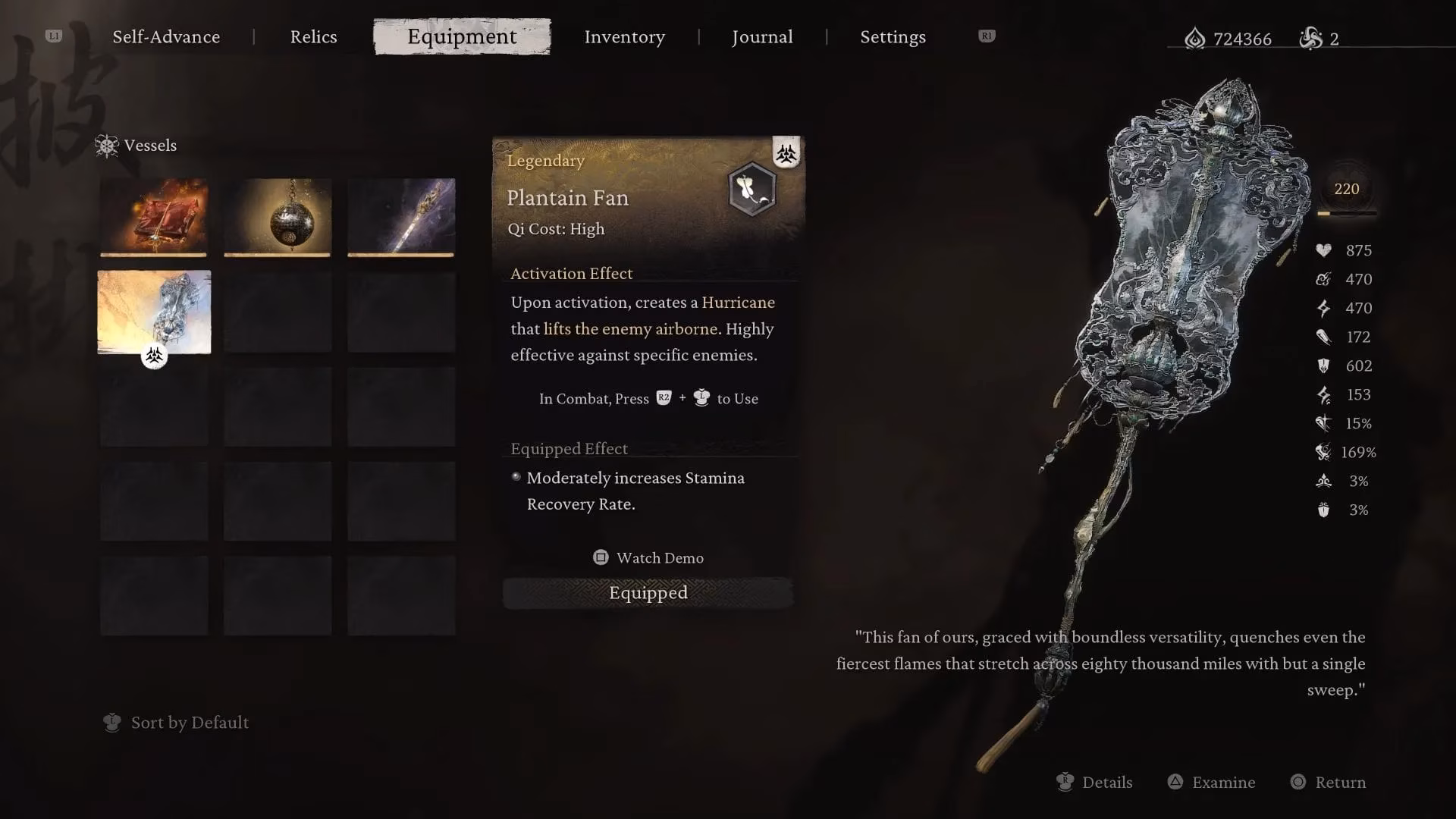Click the equipped badge on the fan thumbnail
Image resolution: width=1456 pixels, height=819 pixels.
click(x=154, y=356)
